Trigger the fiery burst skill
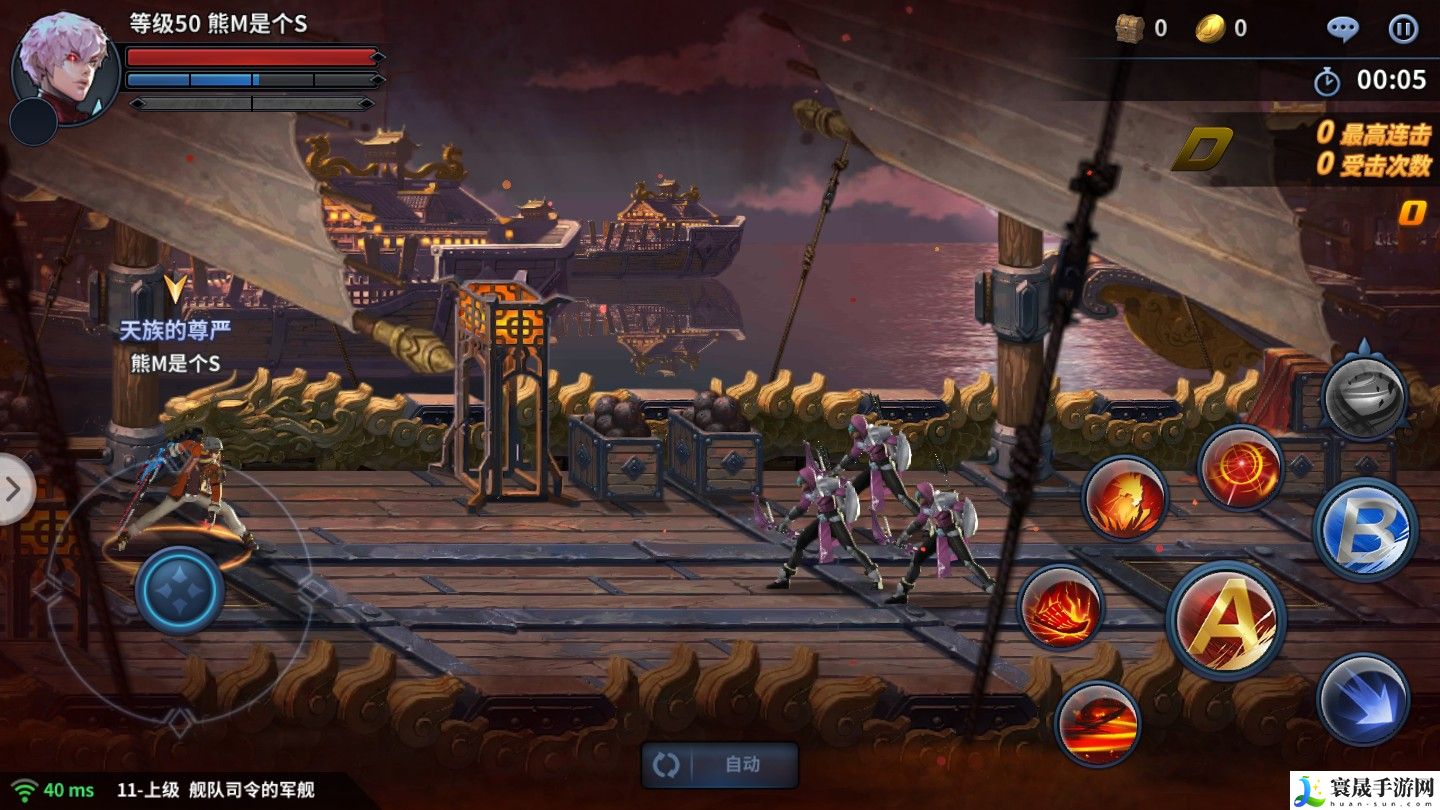This screenshot has width=1440, height=810. tap(1125, 498)
